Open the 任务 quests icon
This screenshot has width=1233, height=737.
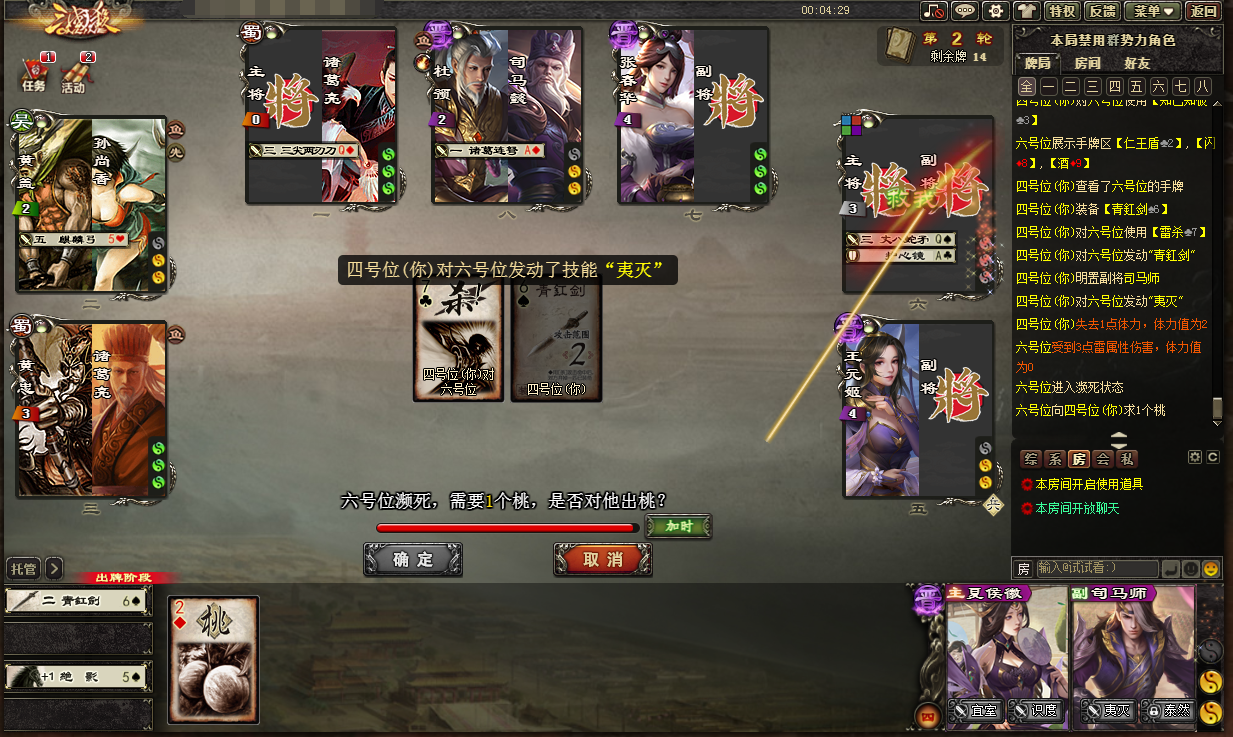[34, 75]
